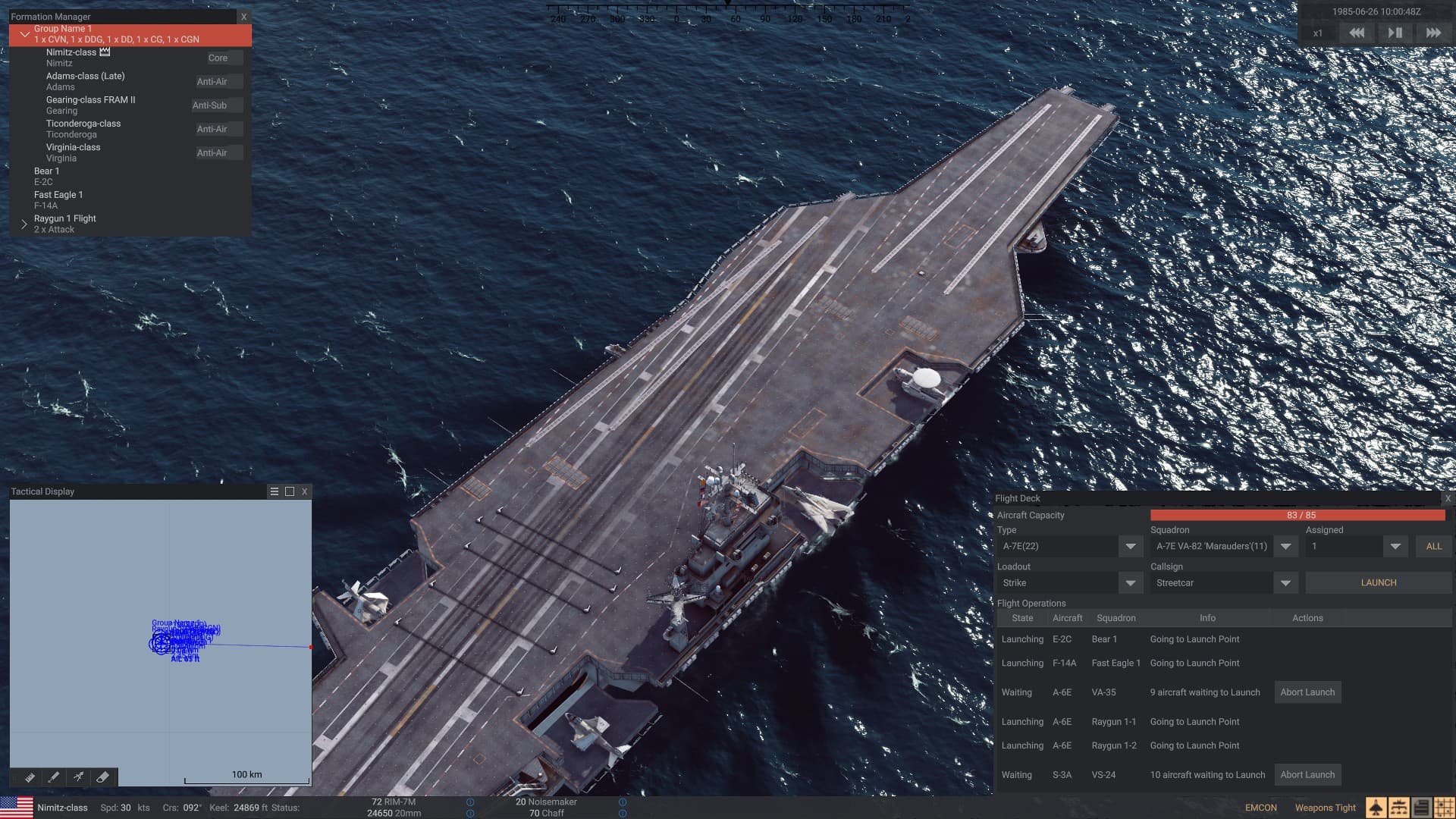This screenshot has height=819, width=1456.
Task: Open the Squadron dropdown
Action: [x=1285, y=546]
